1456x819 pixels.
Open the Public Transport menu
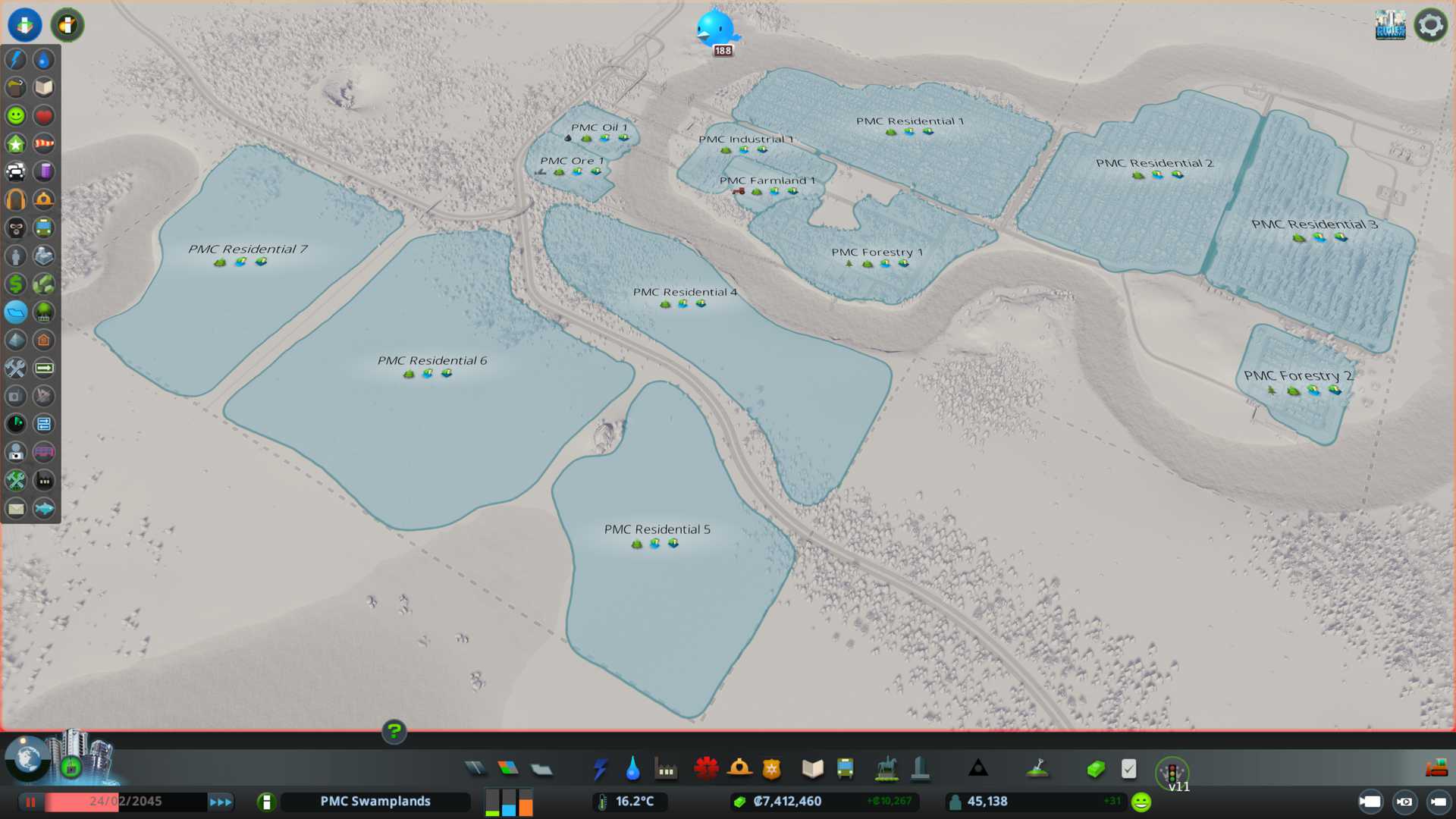click(846, 769)
